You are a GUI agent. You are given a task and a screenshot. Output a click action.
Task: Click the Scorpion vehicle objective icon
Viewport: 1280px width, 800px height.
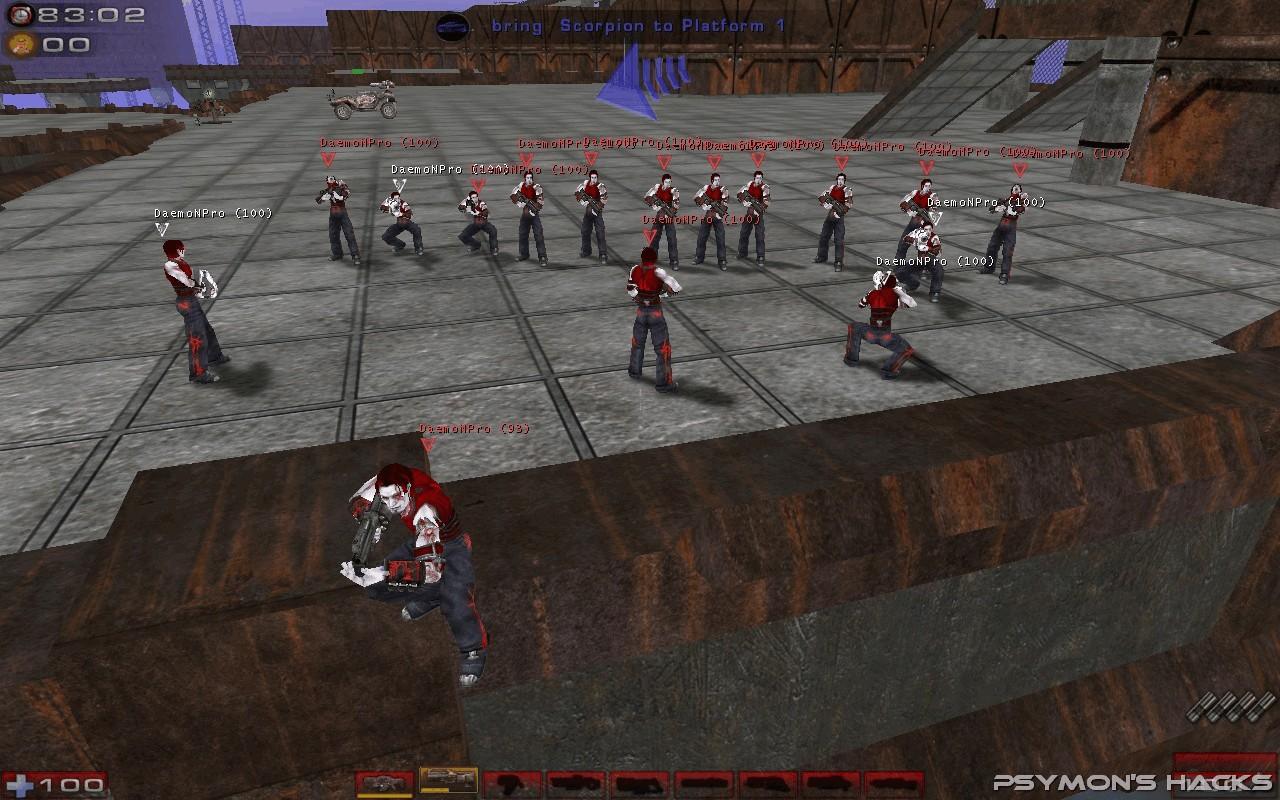coord(453,27)
